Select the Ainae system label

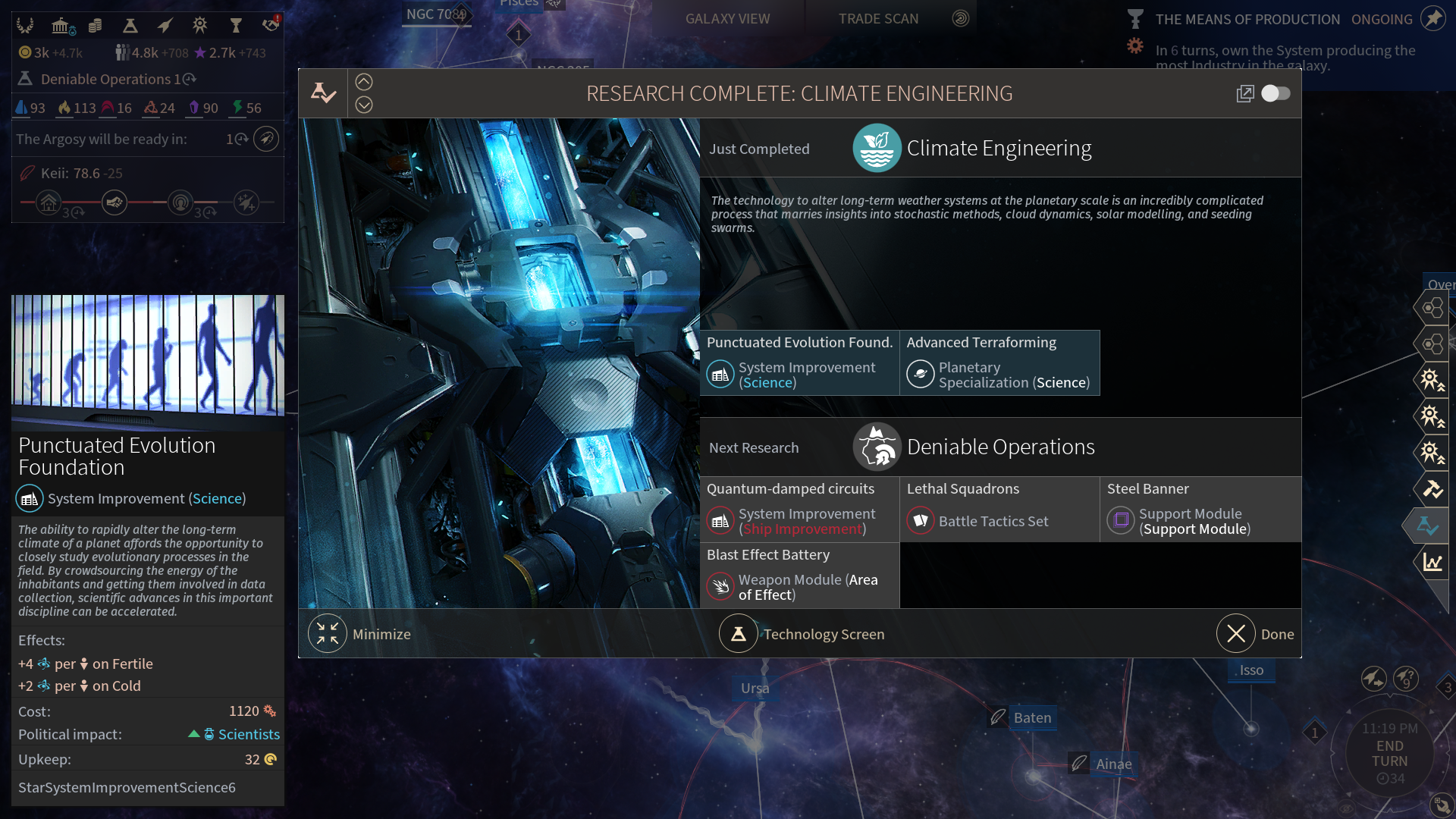[x=1113, y=764]
